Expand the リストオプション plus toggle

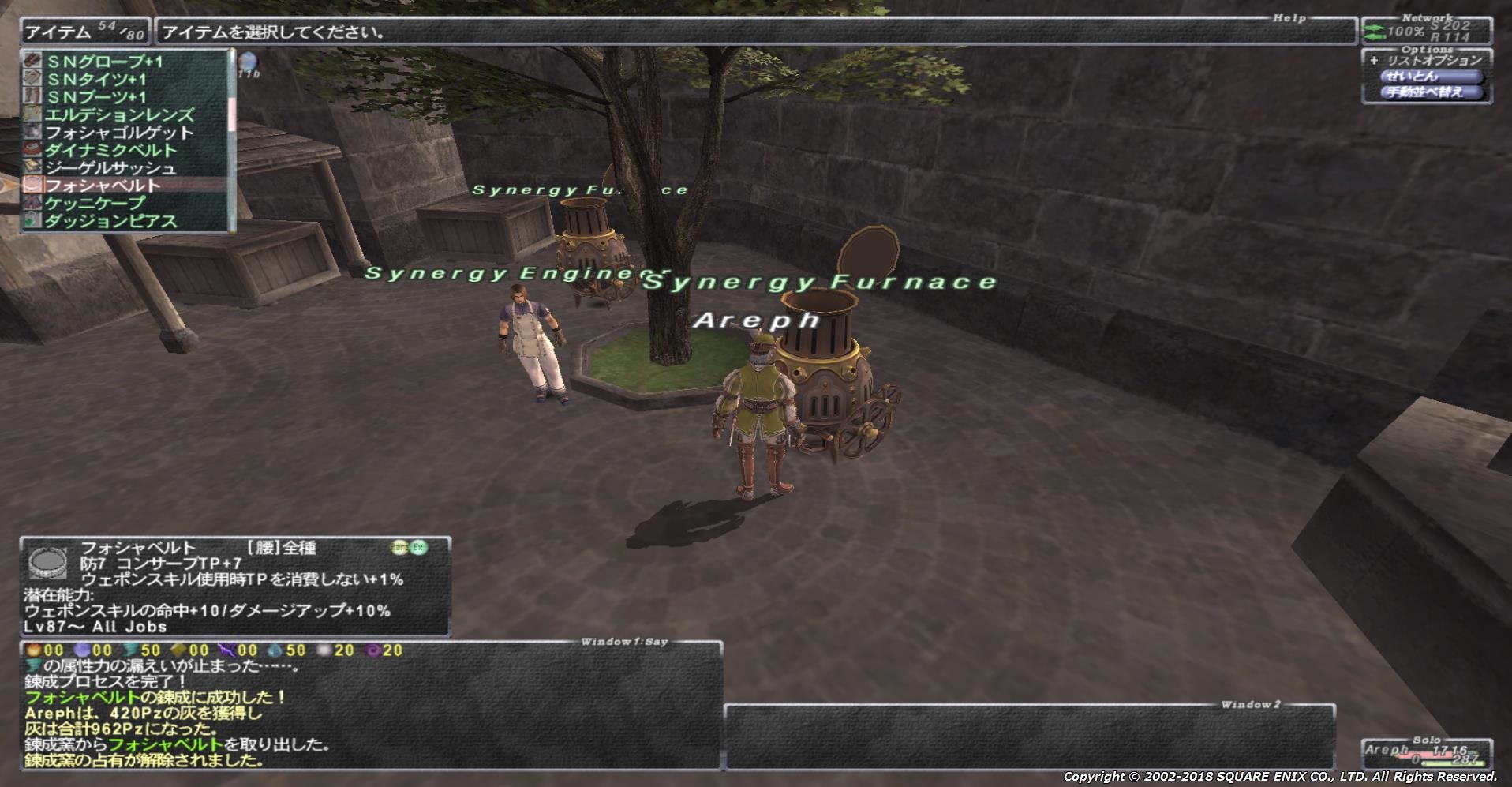(x=1374, y=60)
